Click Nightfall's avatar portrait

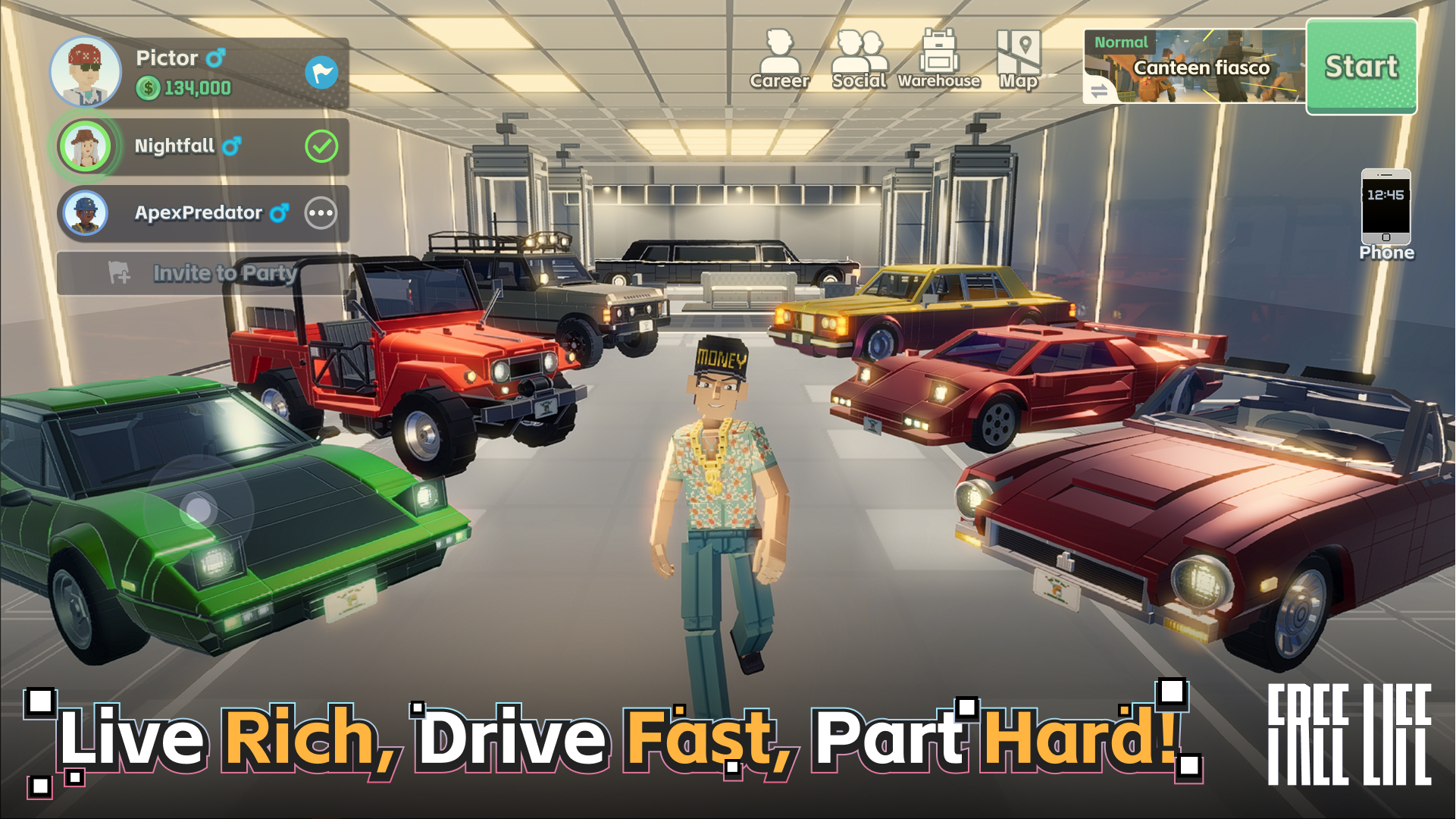coord(86,146)
